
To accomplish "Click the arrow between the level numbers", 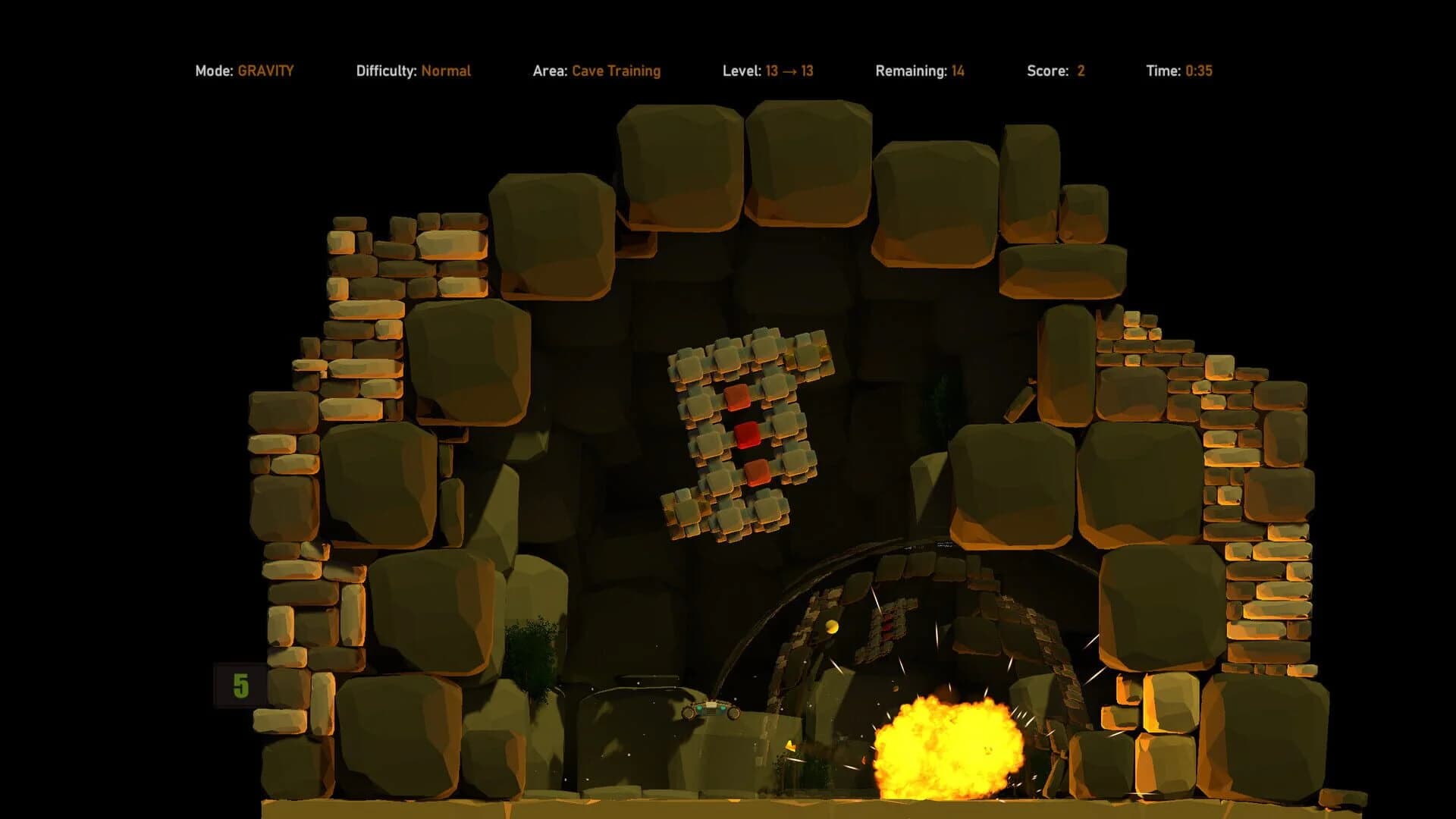I will (x=789, y=71).
